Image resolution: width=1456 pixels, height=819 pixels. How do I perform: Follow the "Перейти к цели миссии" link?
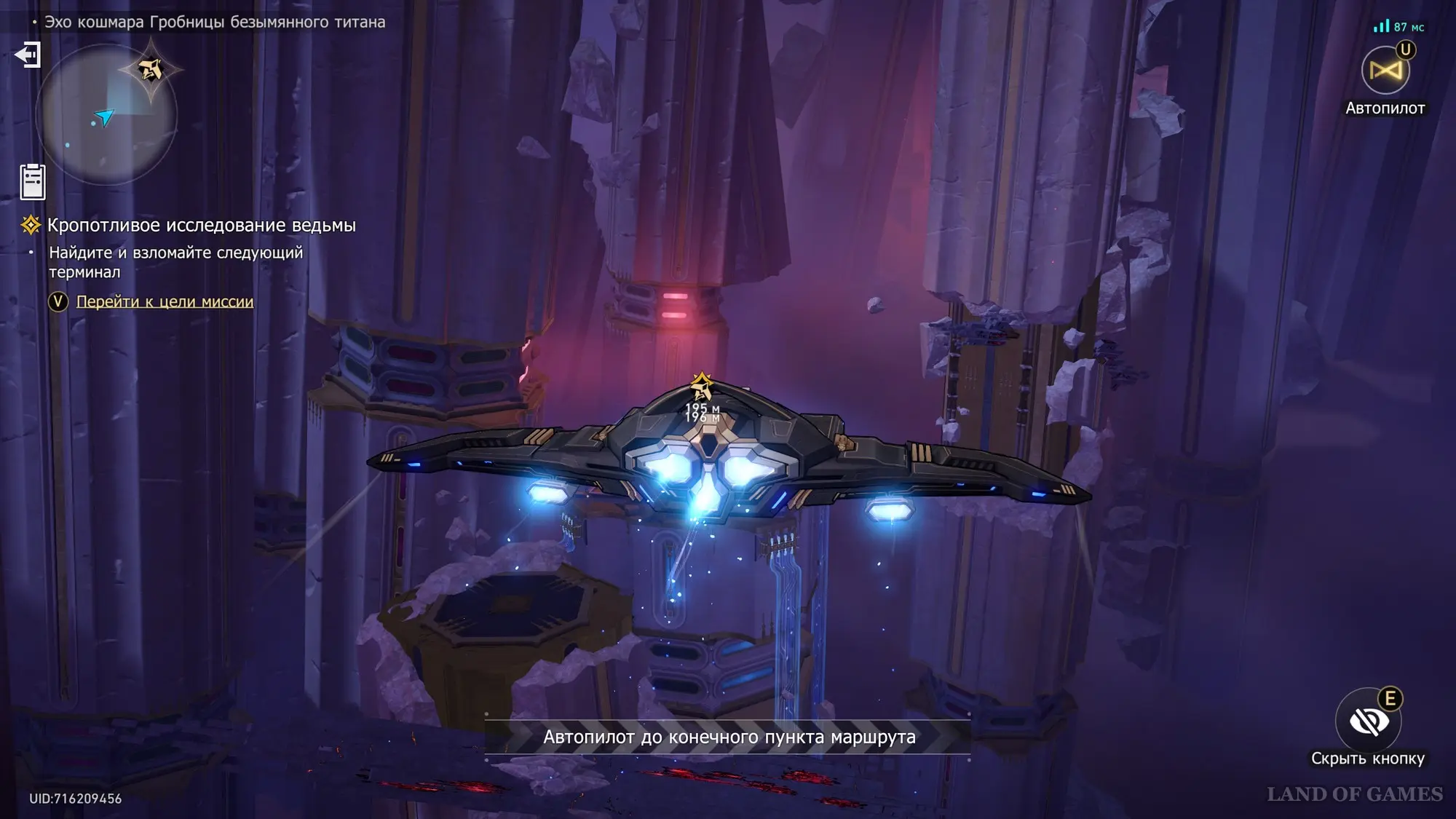pyautogui.click(x=165, y=301)
